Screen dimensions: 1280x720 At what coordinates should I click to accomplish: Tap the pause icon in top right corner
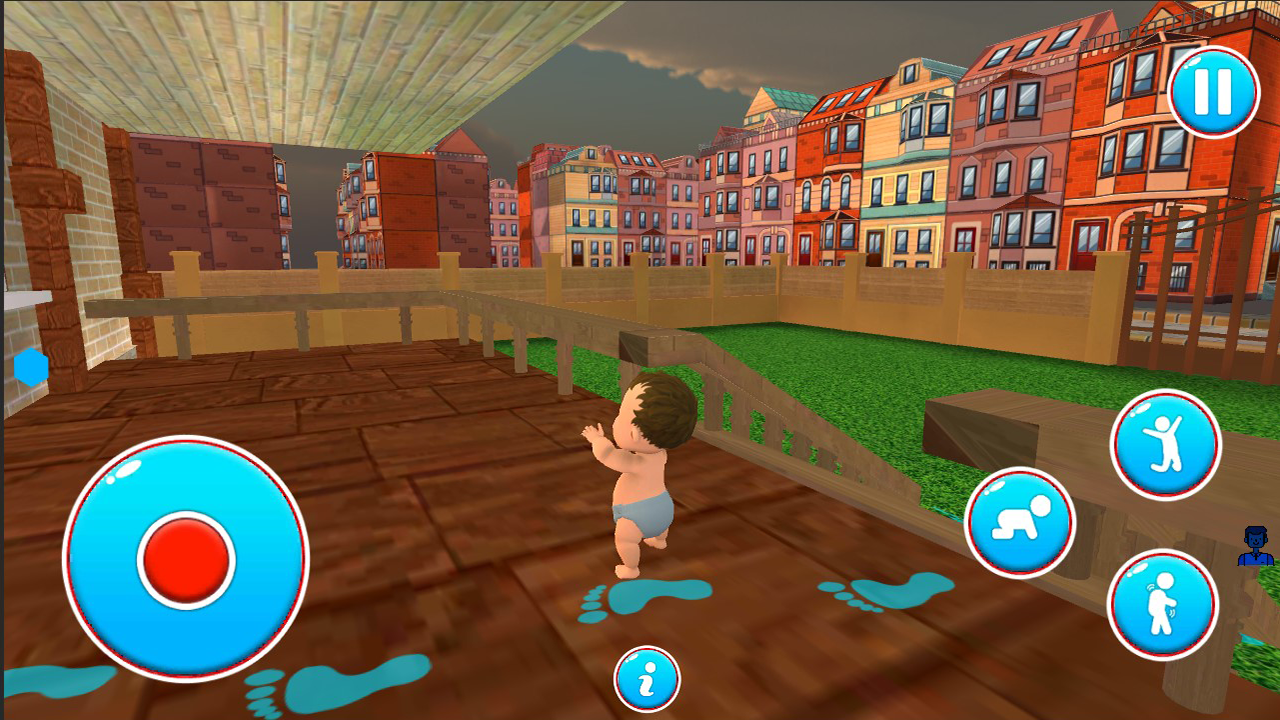(x=1213, y=91)
